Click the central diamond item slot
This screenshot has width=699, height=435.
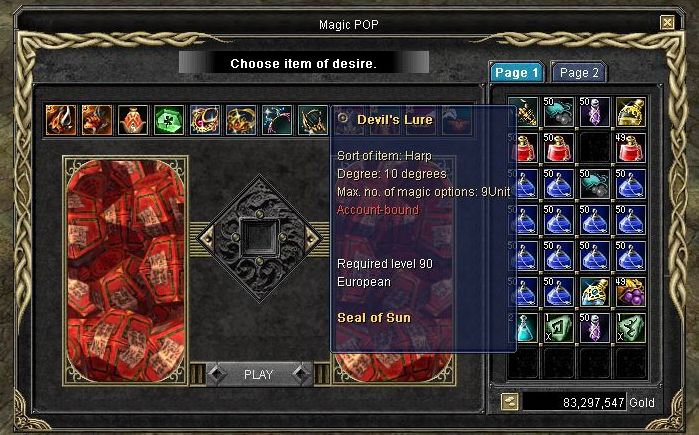coord(259,235)
